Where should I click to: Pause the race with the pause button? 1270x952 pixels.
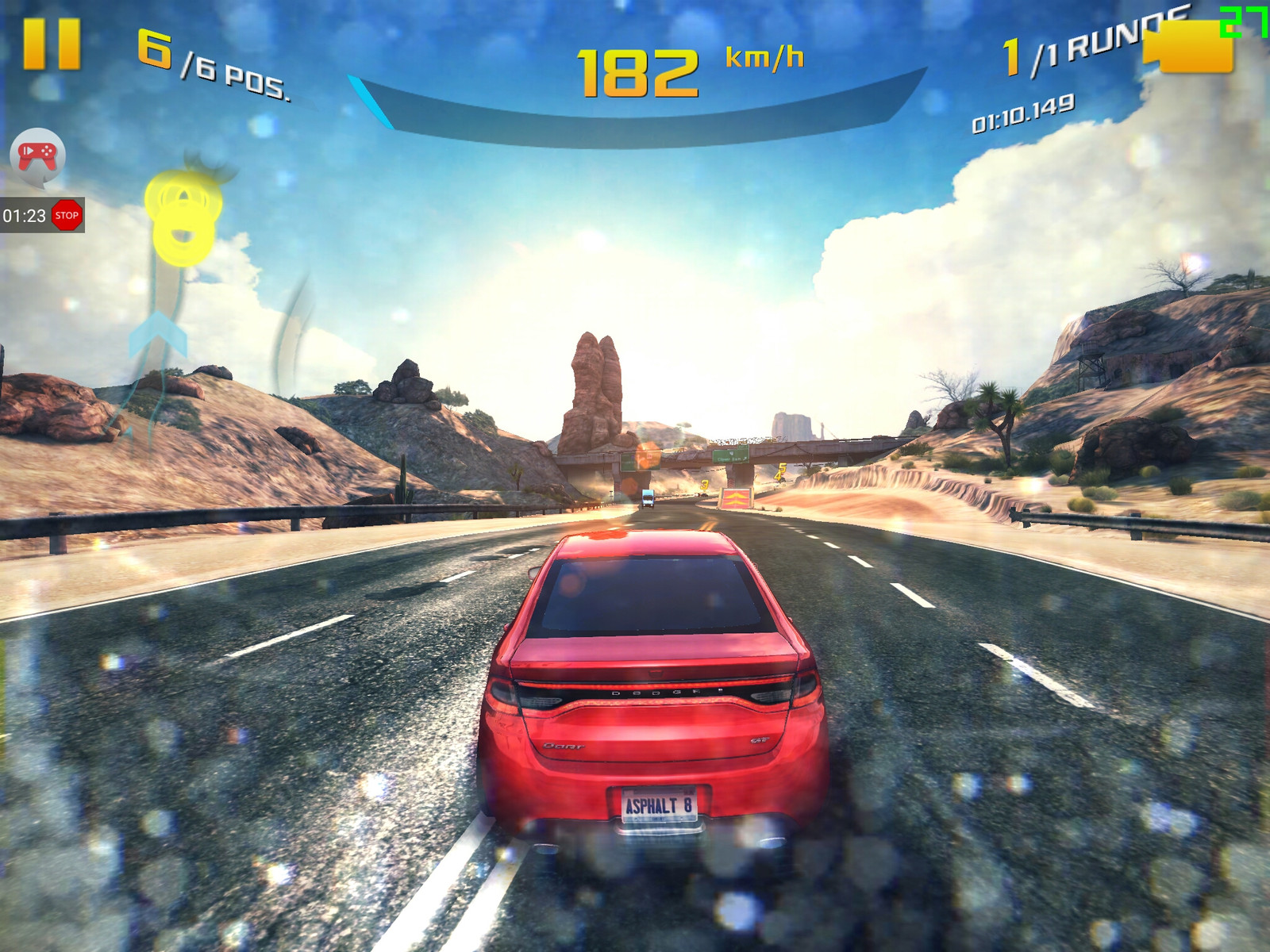(52, 44)
